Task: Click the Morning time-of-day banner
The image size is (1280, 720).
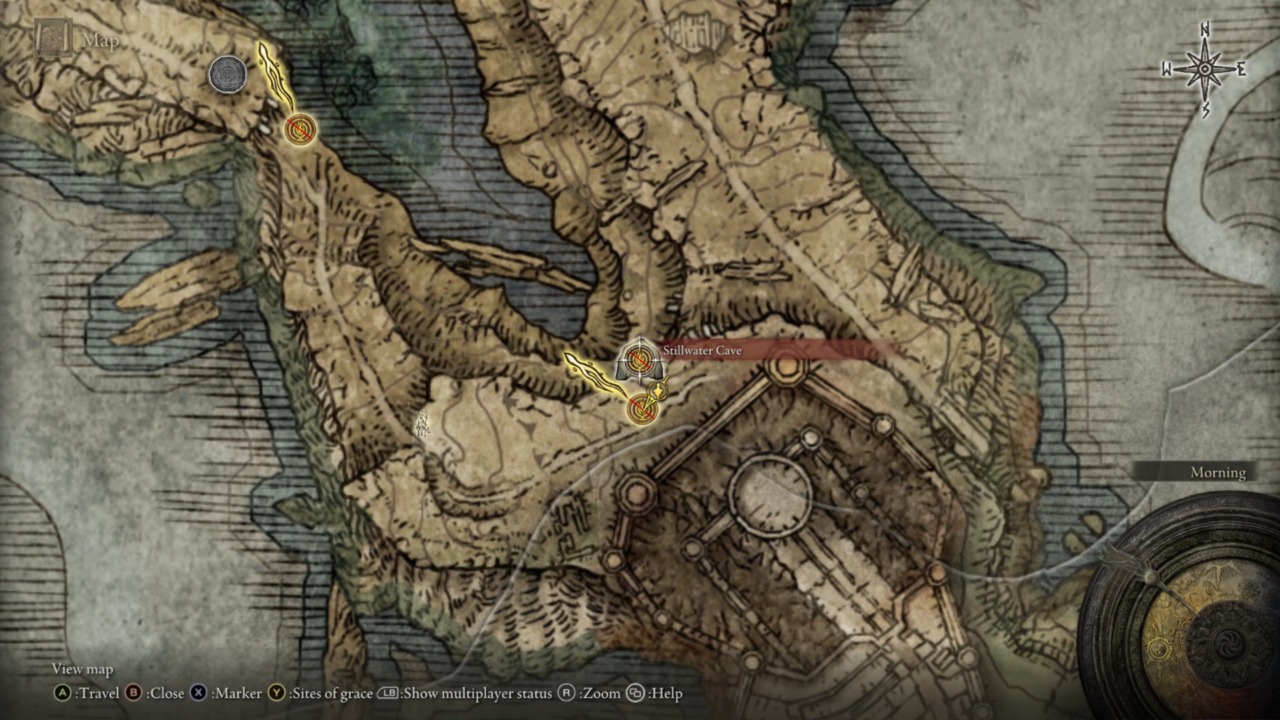Action: point(1218,472)
